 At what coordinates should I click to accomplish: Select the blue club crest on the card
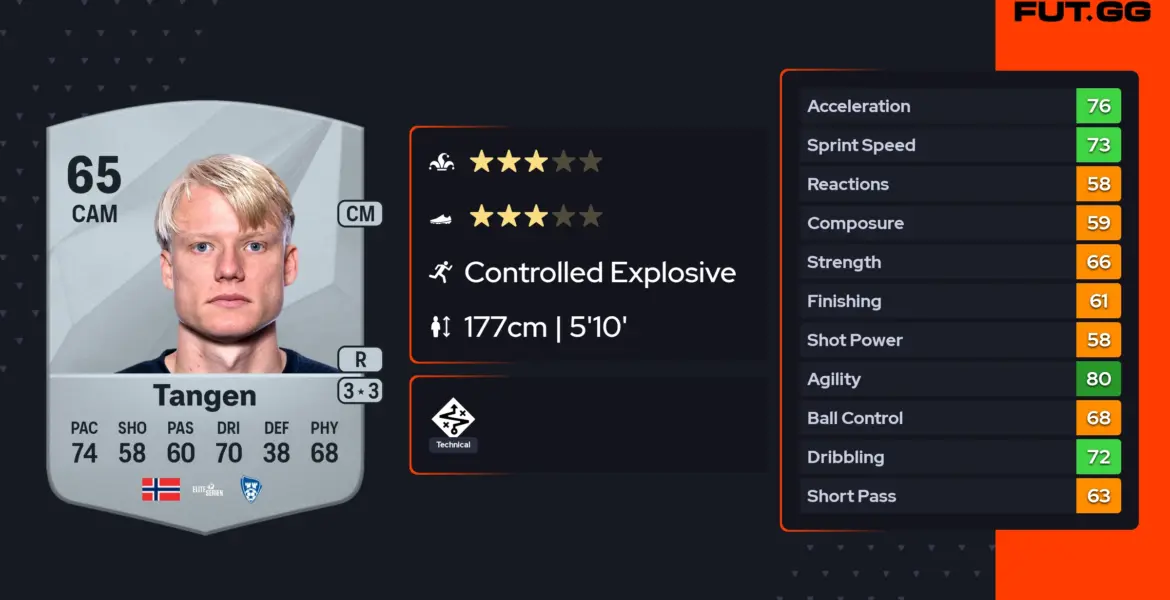pyautogui.click(x=251, y=489)
